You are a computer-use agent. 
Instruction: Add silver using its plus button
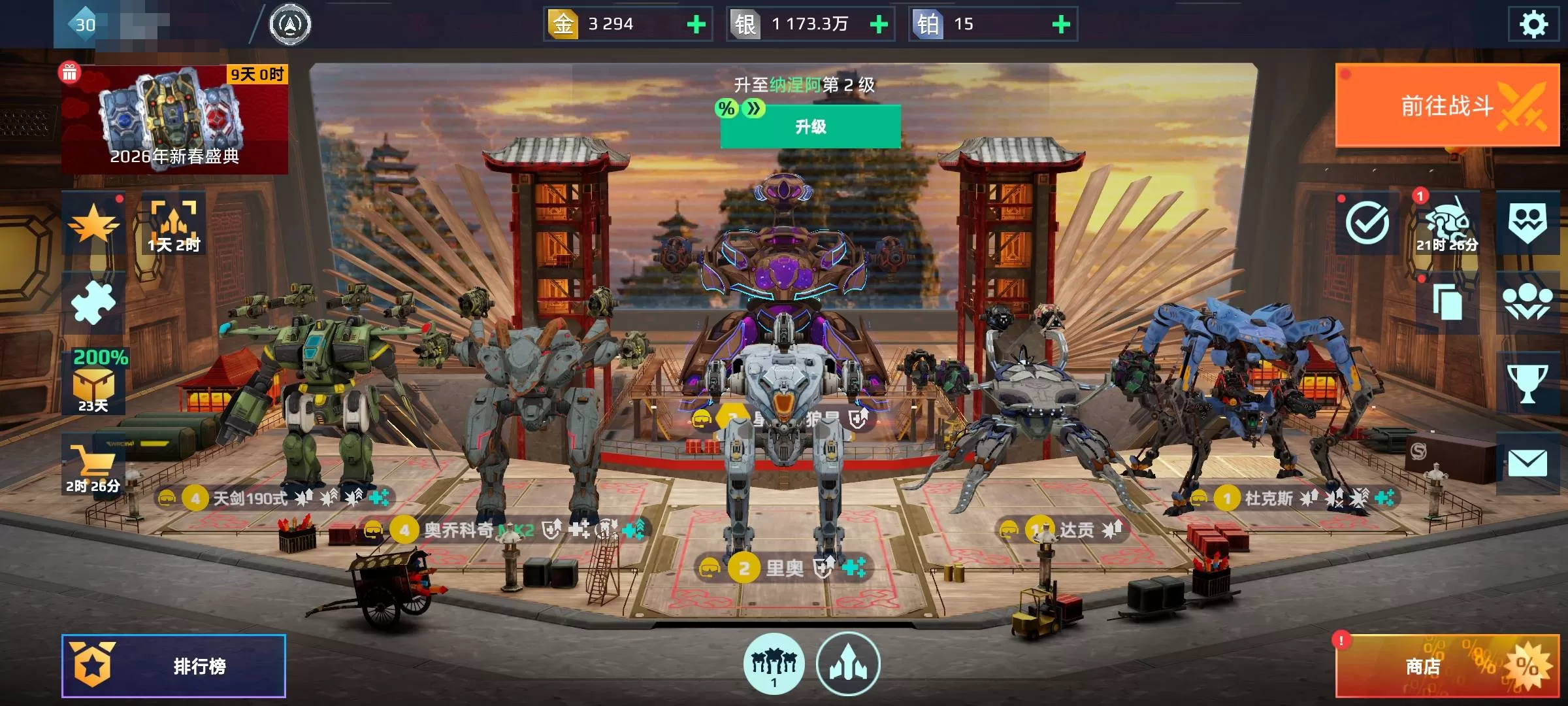coord(879,25)
